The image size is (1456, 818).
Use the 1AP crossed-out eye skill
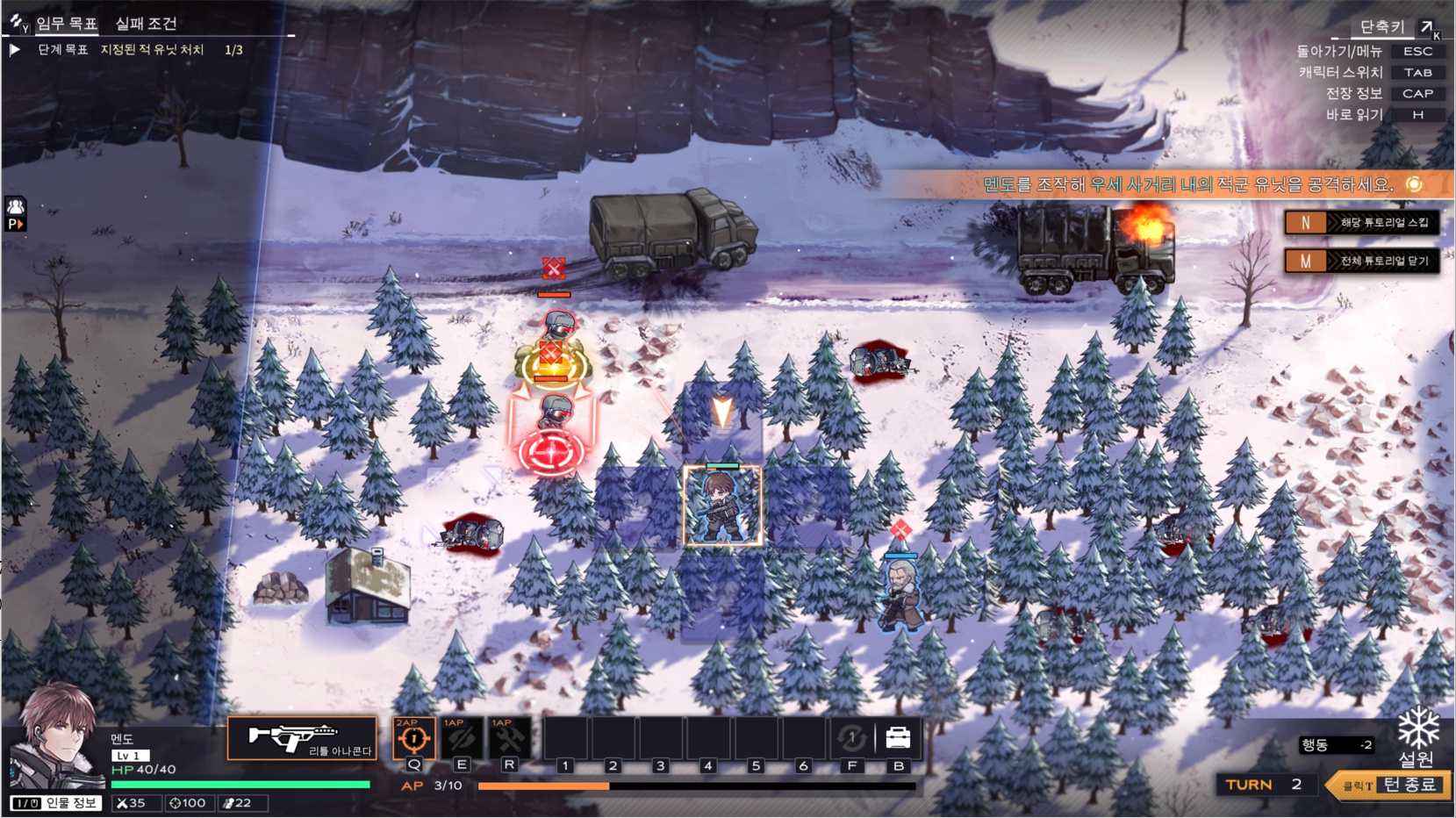pos(461,739)
